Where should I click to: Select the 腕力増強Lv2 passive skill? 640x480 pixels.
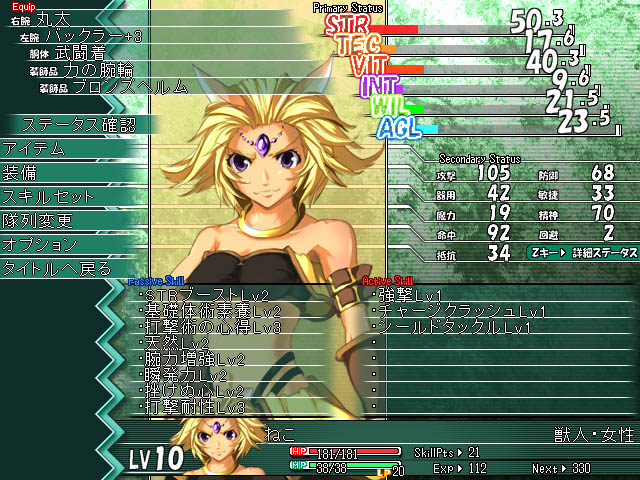coord(195,359)
